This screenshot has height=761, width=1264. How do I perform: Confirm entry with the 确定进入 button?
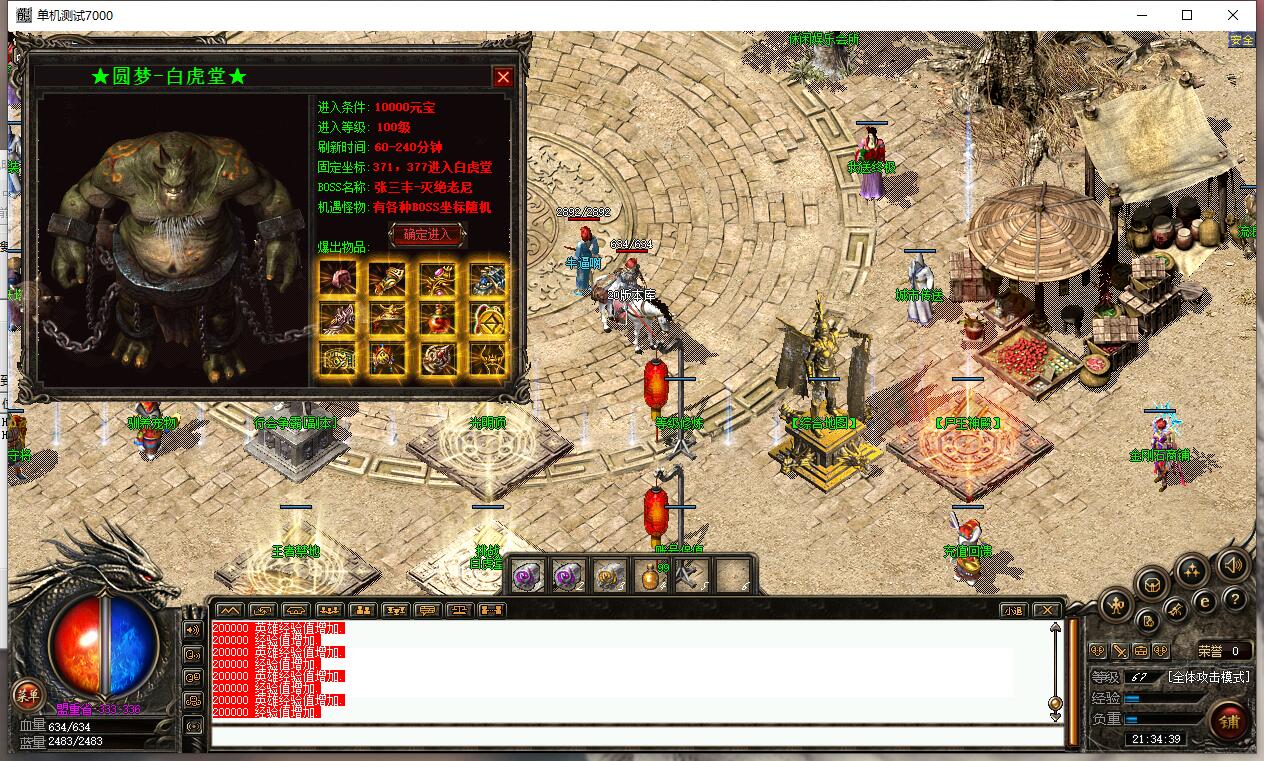tap(427, 234)
